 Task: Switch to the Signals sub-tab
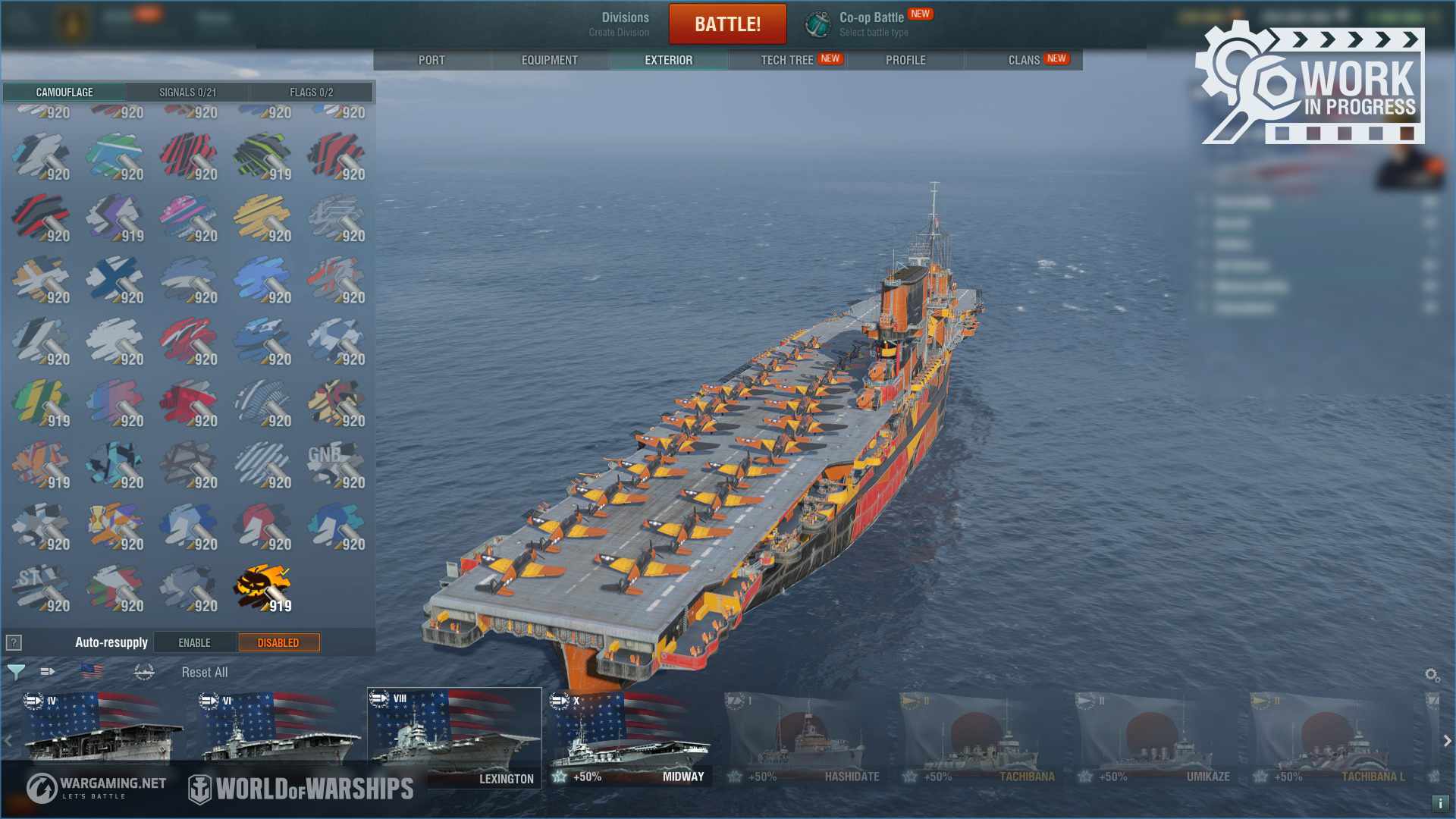[x=187, y=93]
